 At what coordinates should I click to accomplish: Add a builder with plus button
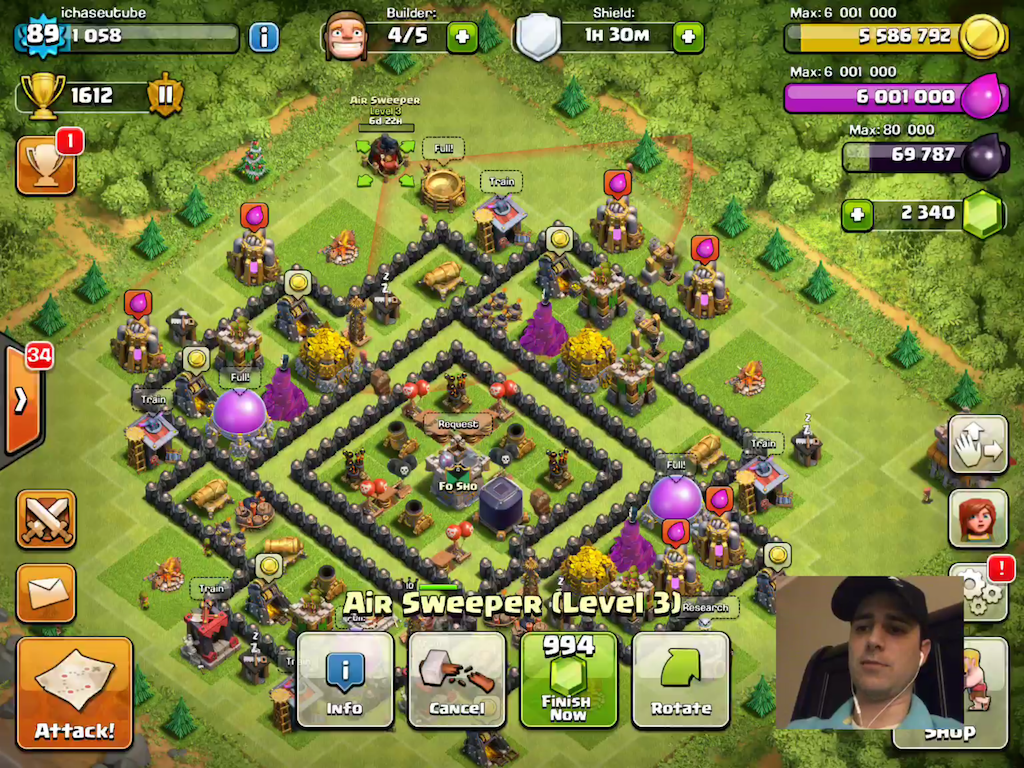tap(461, 37)
